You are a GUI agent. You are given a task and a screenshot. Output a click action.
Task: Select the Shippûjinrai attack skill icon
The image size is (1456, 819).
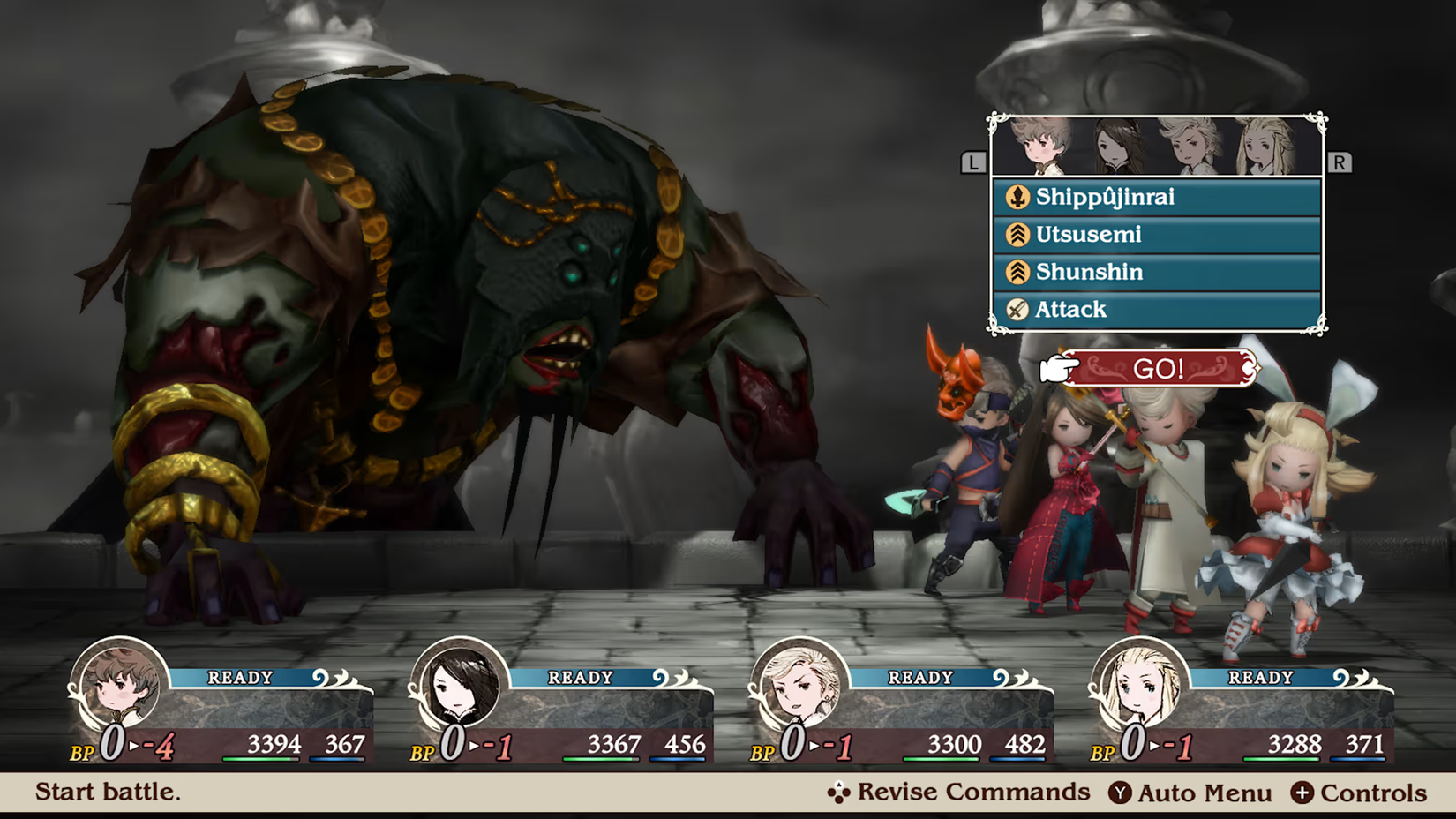pos(1017,198)
